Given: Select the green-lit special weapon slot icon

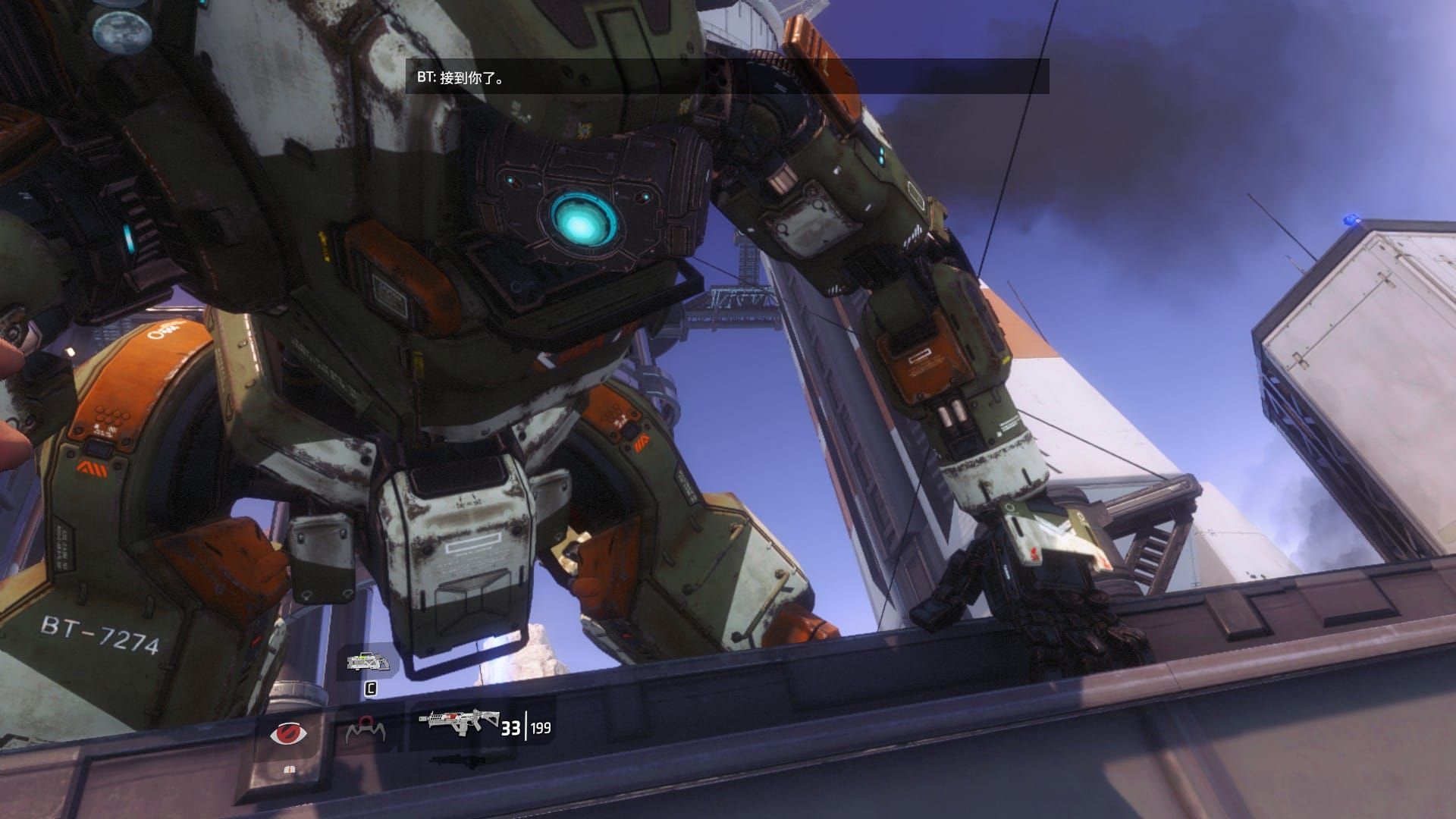Looking at the screenshot, I should click(x=369, y=662).
